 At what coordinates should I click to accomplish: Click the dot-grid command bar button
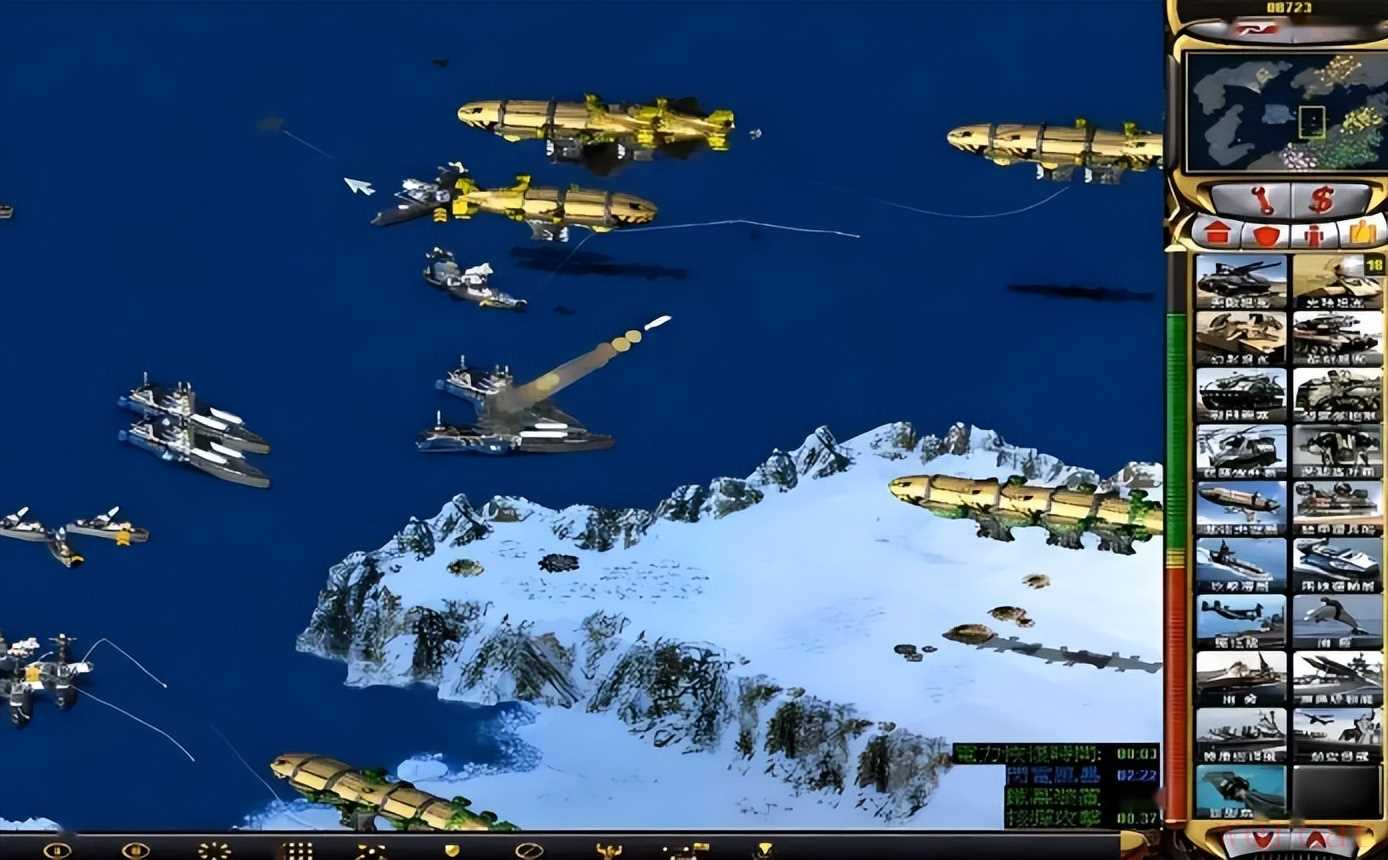pyautogui.click(x=296, y=851)
